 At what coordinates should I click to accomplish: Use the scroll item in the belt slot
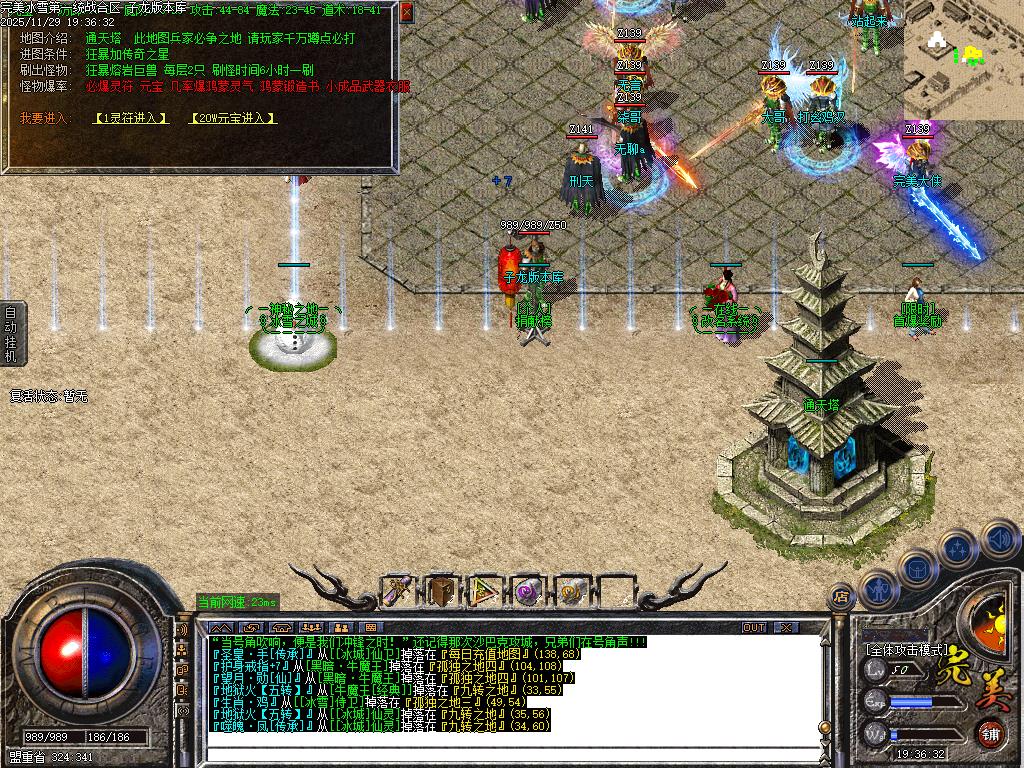[x=400, y=592]
